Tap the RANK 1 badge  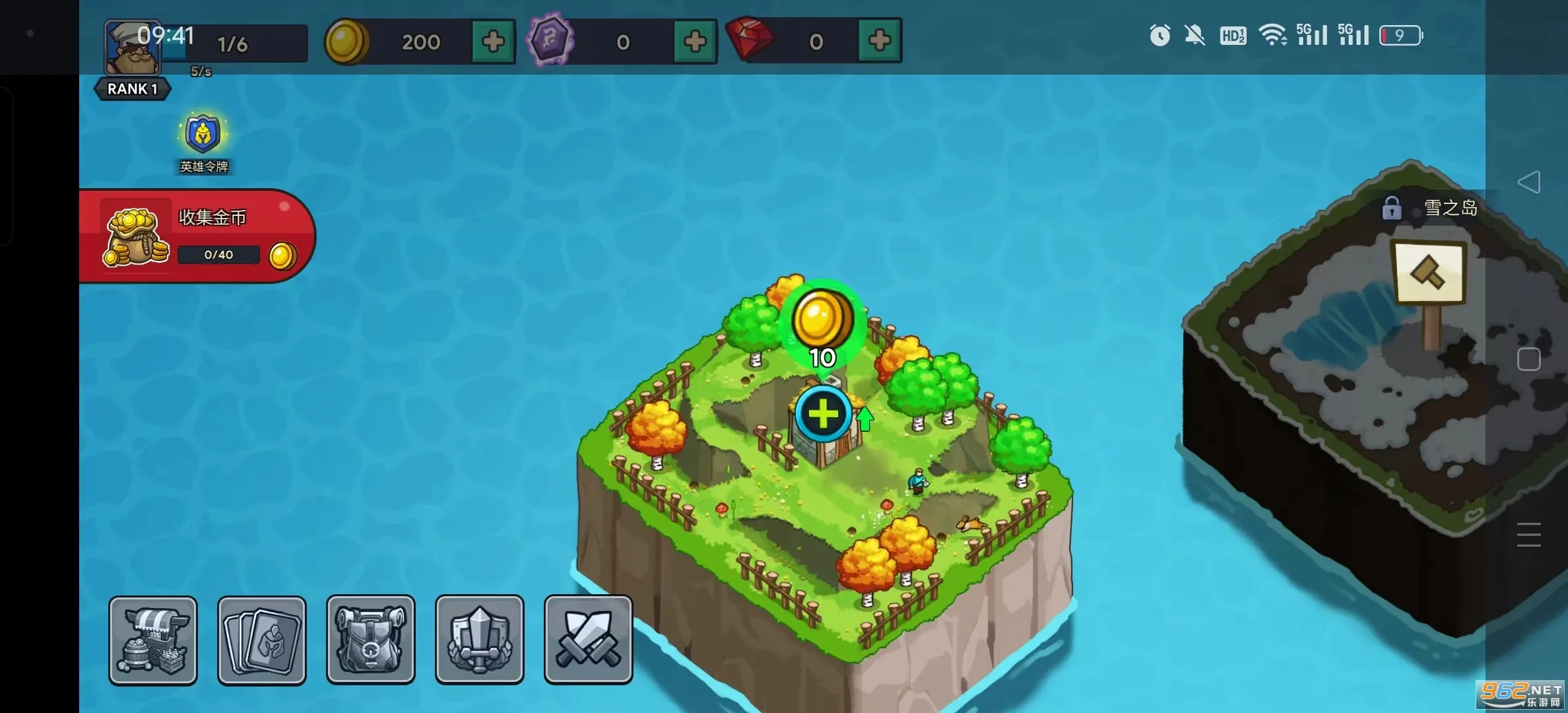tap(132, 88)
